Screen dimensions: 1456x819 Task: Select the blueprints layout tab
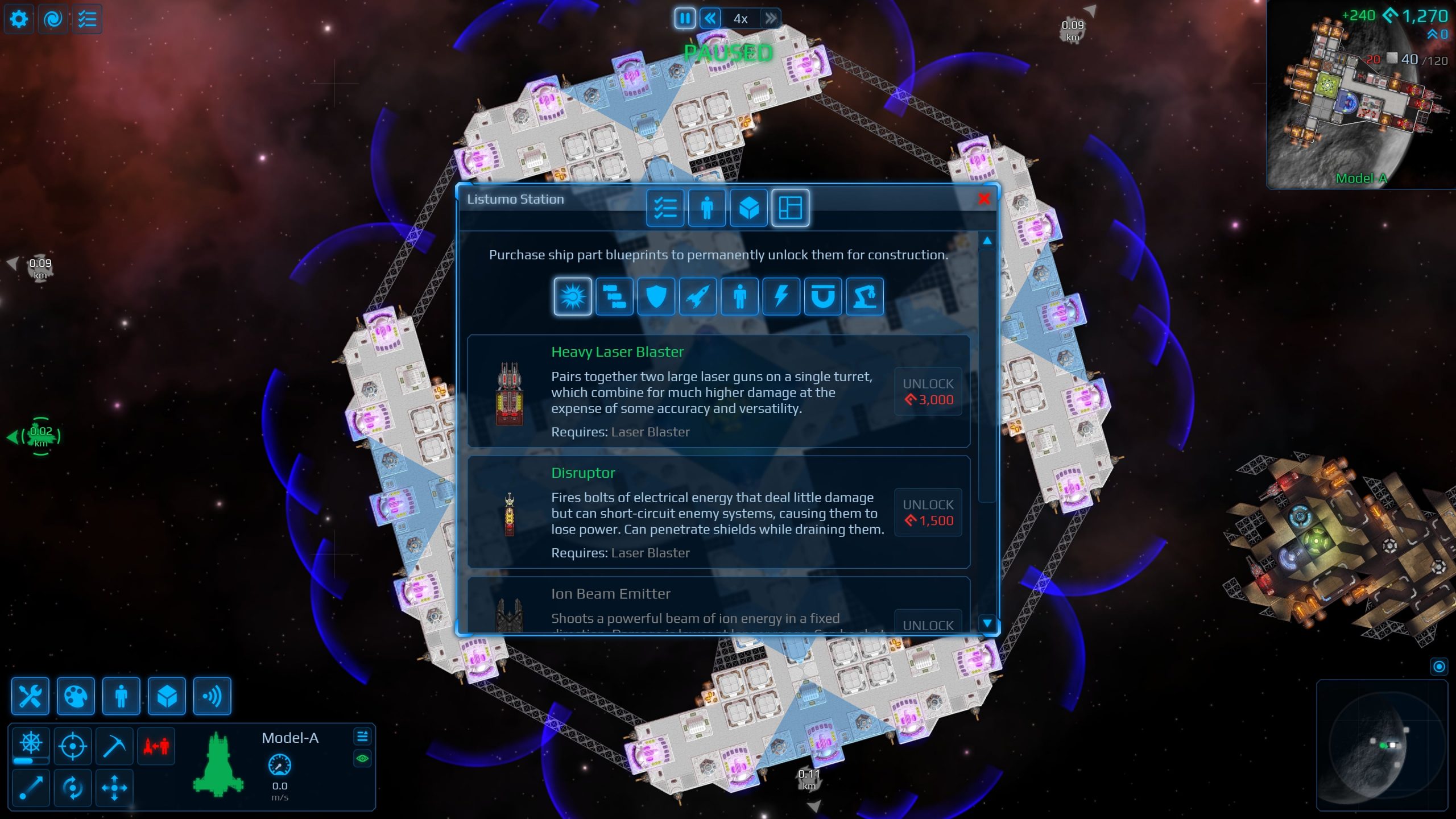tap(790, 208)
